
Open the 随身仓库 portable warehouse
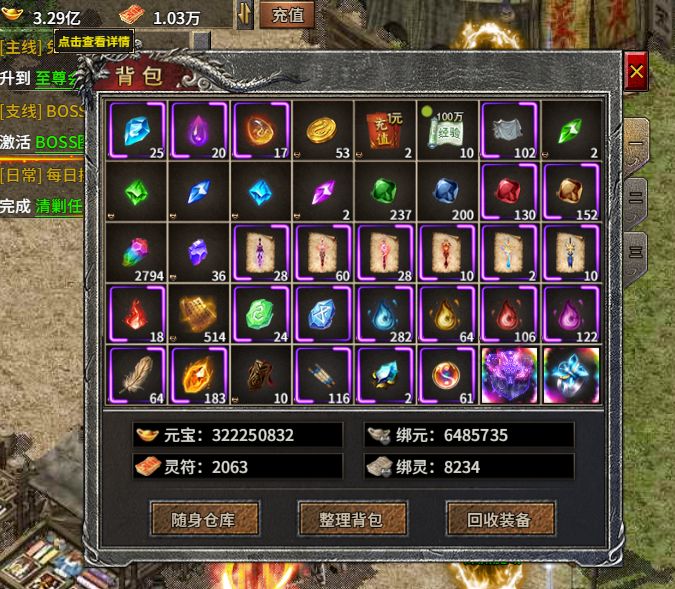[205, 519]
